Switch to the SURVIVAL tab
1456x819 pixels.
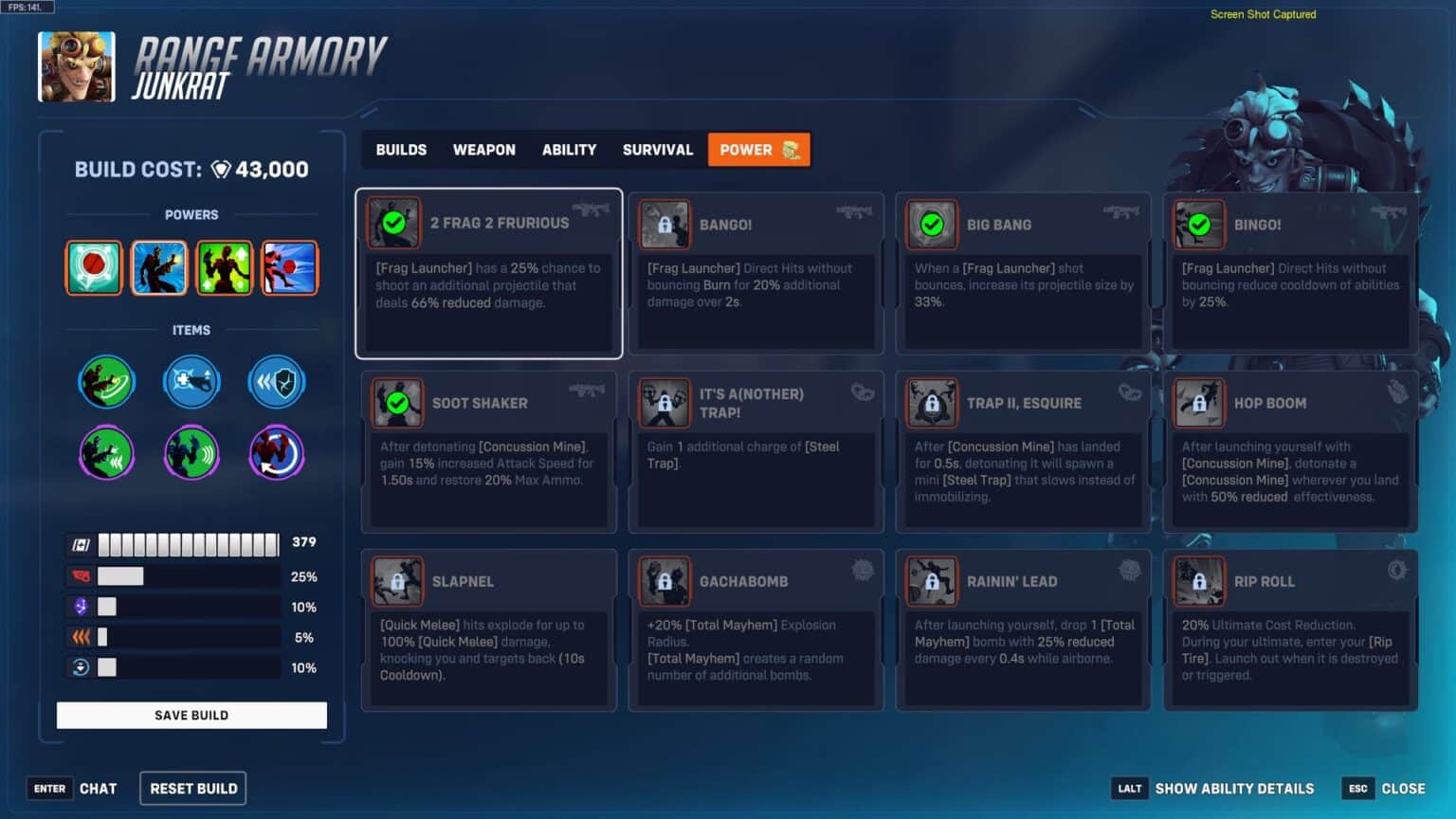point(657,149)
